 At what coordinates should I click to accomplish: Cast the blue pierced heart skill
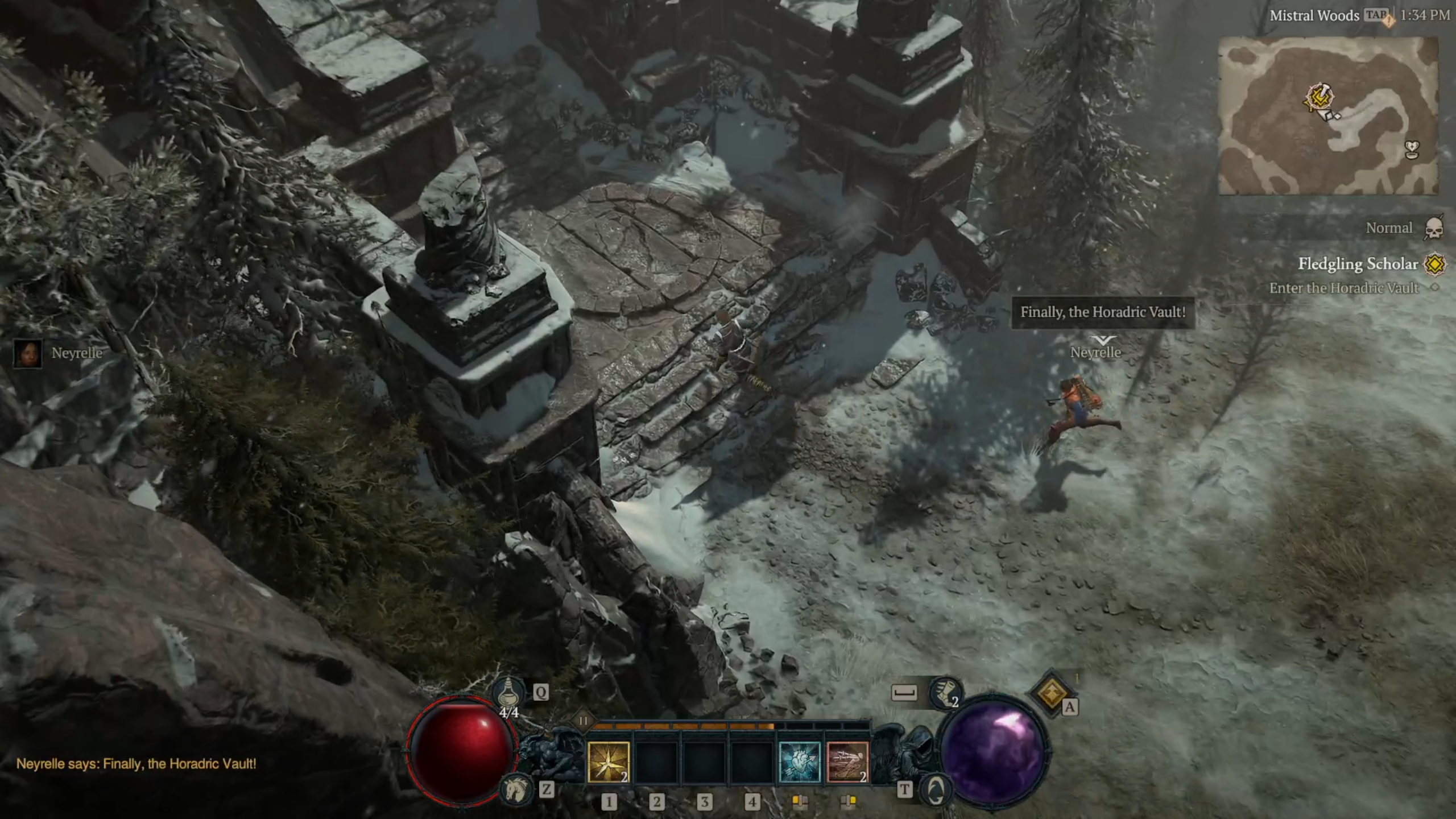(x=799, y=762)
